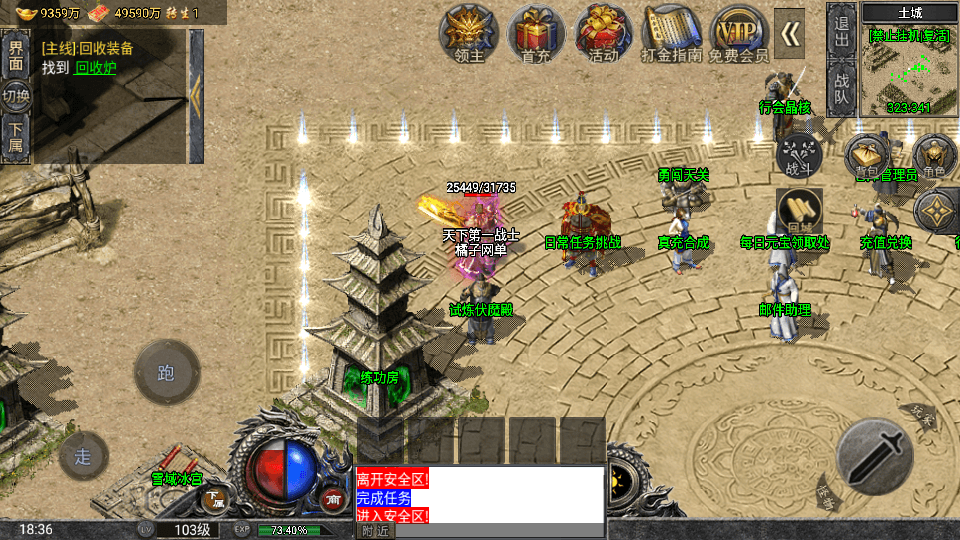The height and width of the screenshot is (540, 960).
Task: Tap the 跑 run button
Action: click(x=167, y=373)
